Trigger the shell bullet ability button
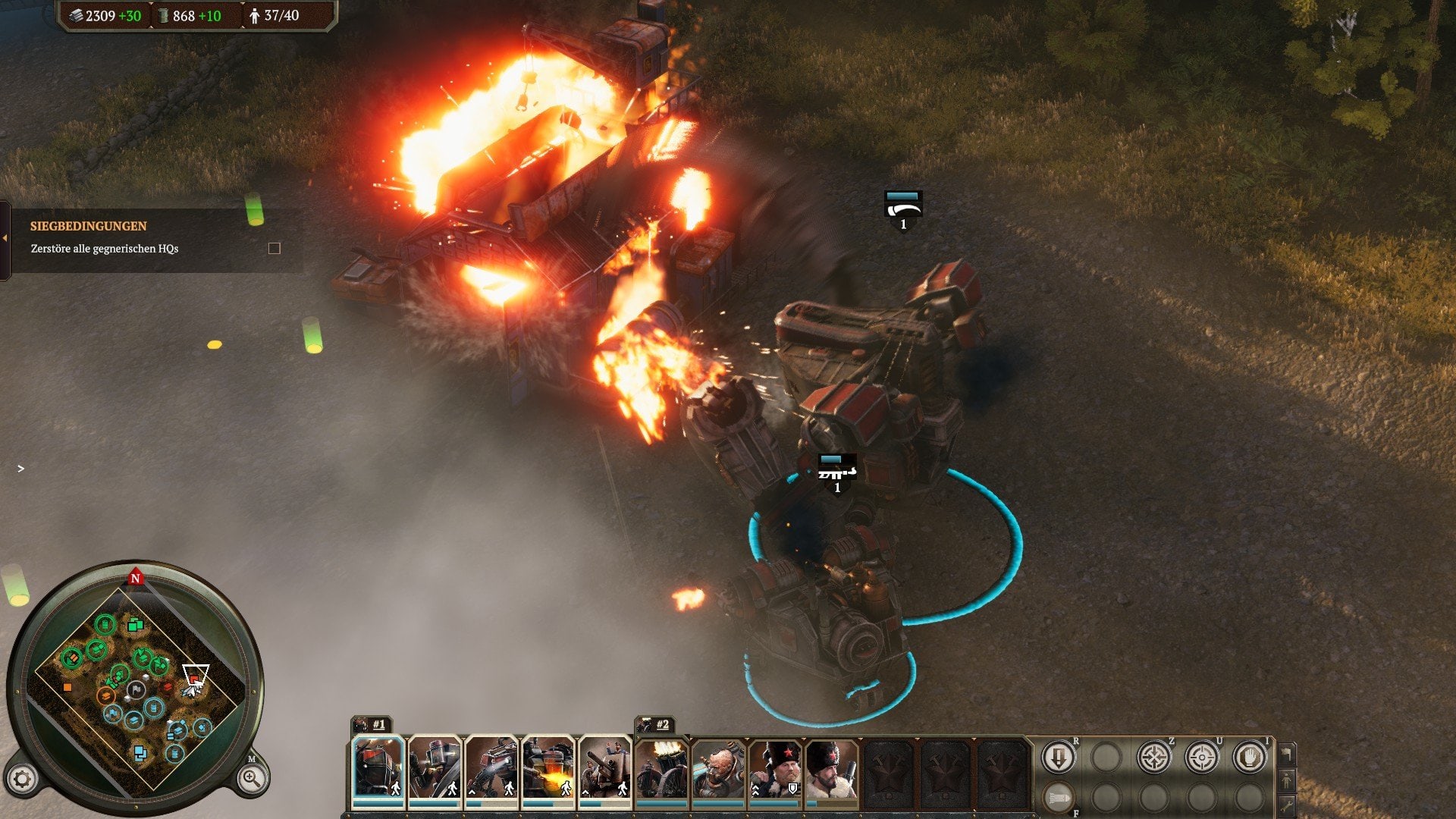 (1058, 797)
